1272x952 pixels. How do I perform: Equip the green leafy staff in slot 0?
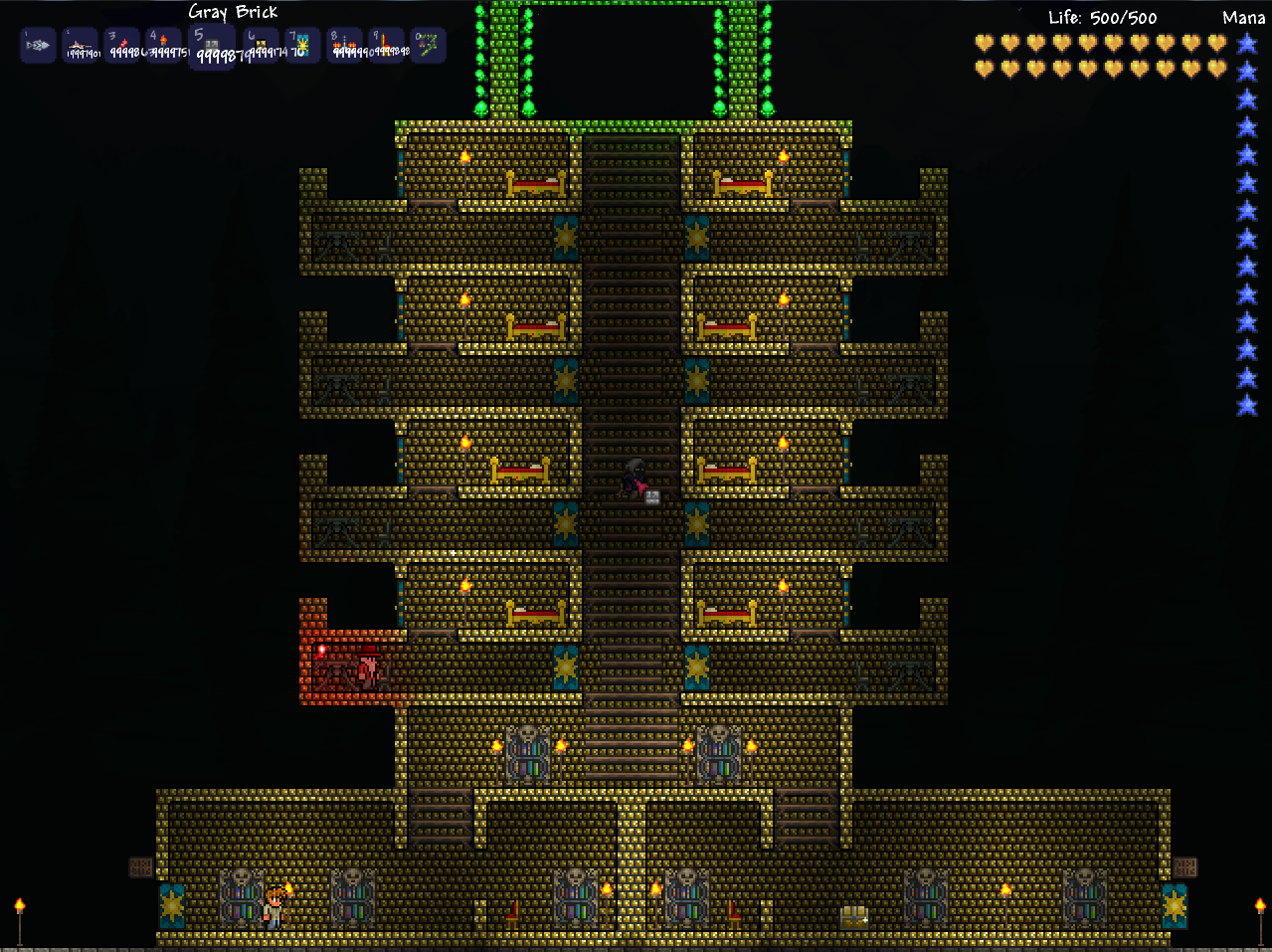[x=428, y=46]
